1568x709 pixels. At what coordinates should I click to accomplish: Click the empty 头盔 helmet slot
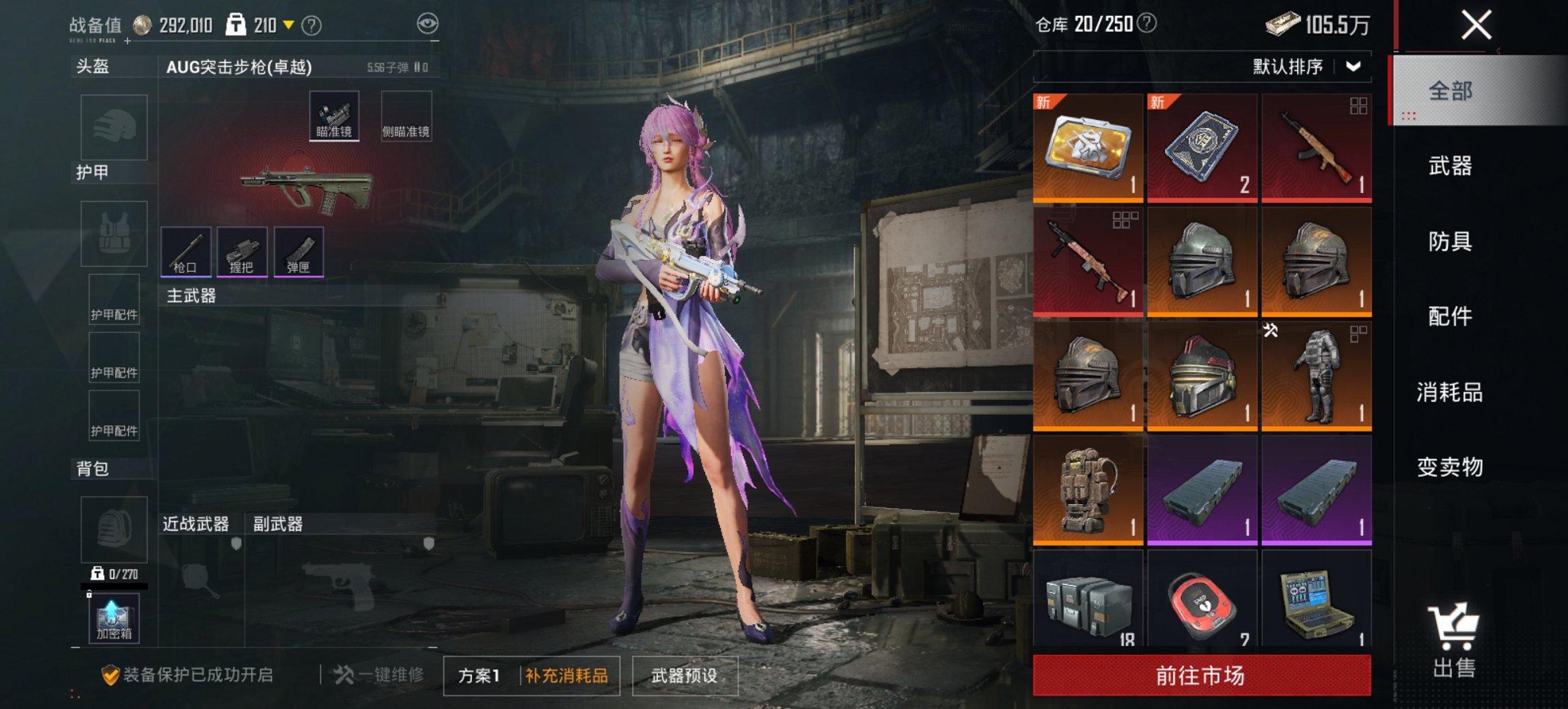113,129
